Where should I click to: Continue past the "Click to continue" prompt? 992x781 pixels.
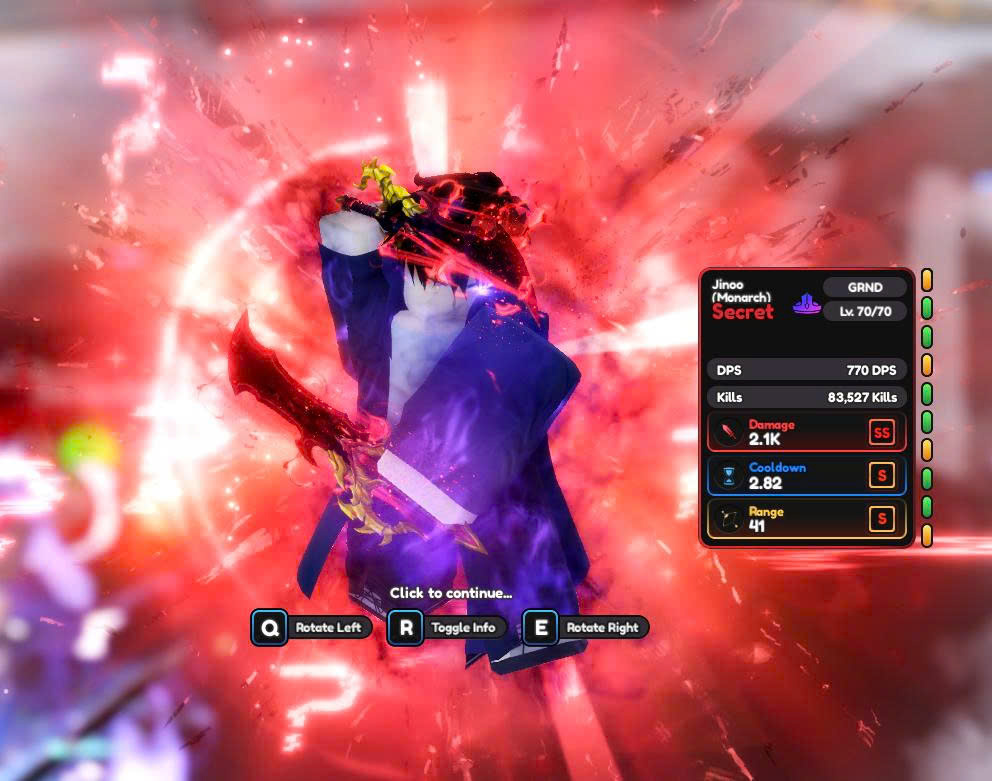(x=450, y=593)
